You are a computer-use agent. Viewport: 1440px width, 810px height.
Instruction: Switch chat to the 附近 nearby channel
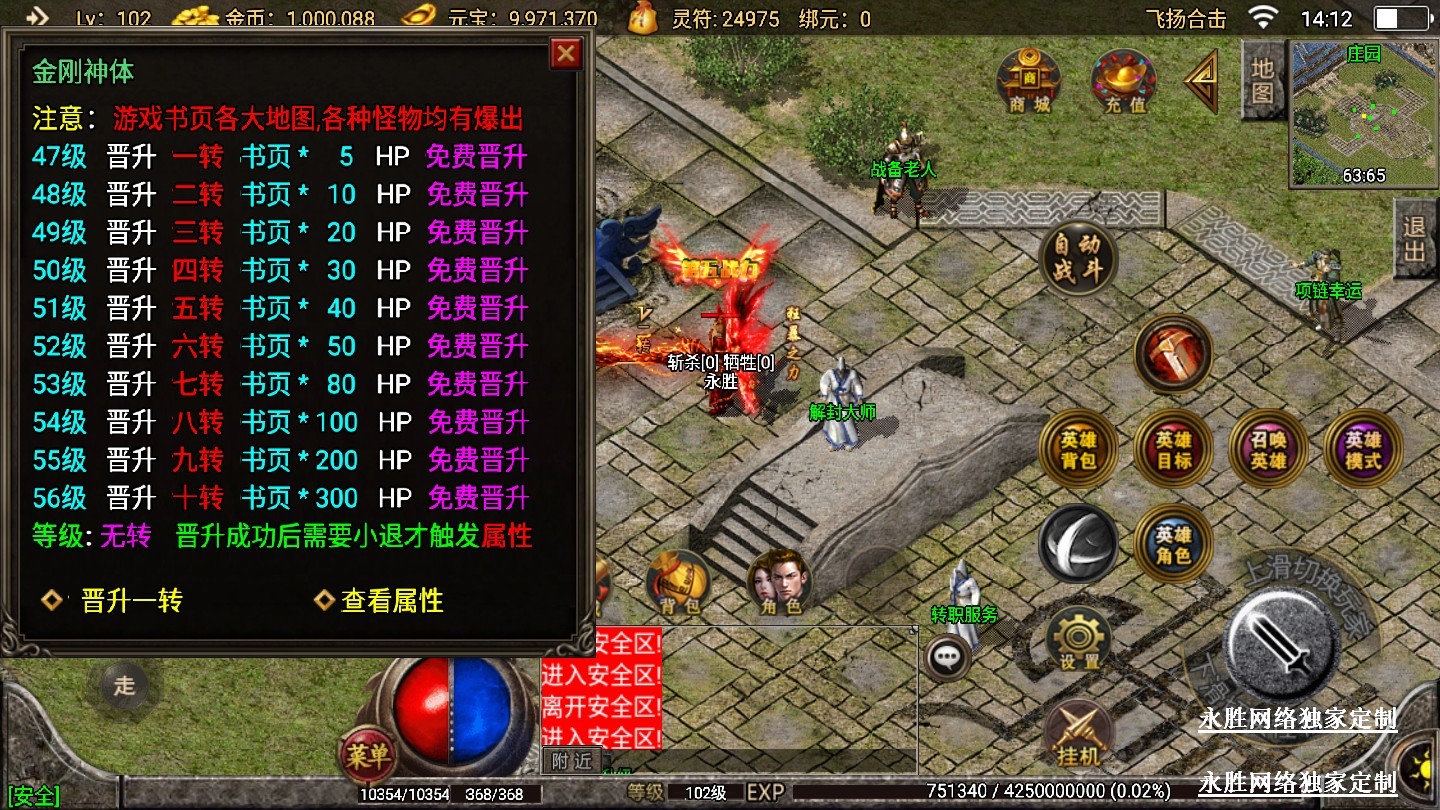572,761
